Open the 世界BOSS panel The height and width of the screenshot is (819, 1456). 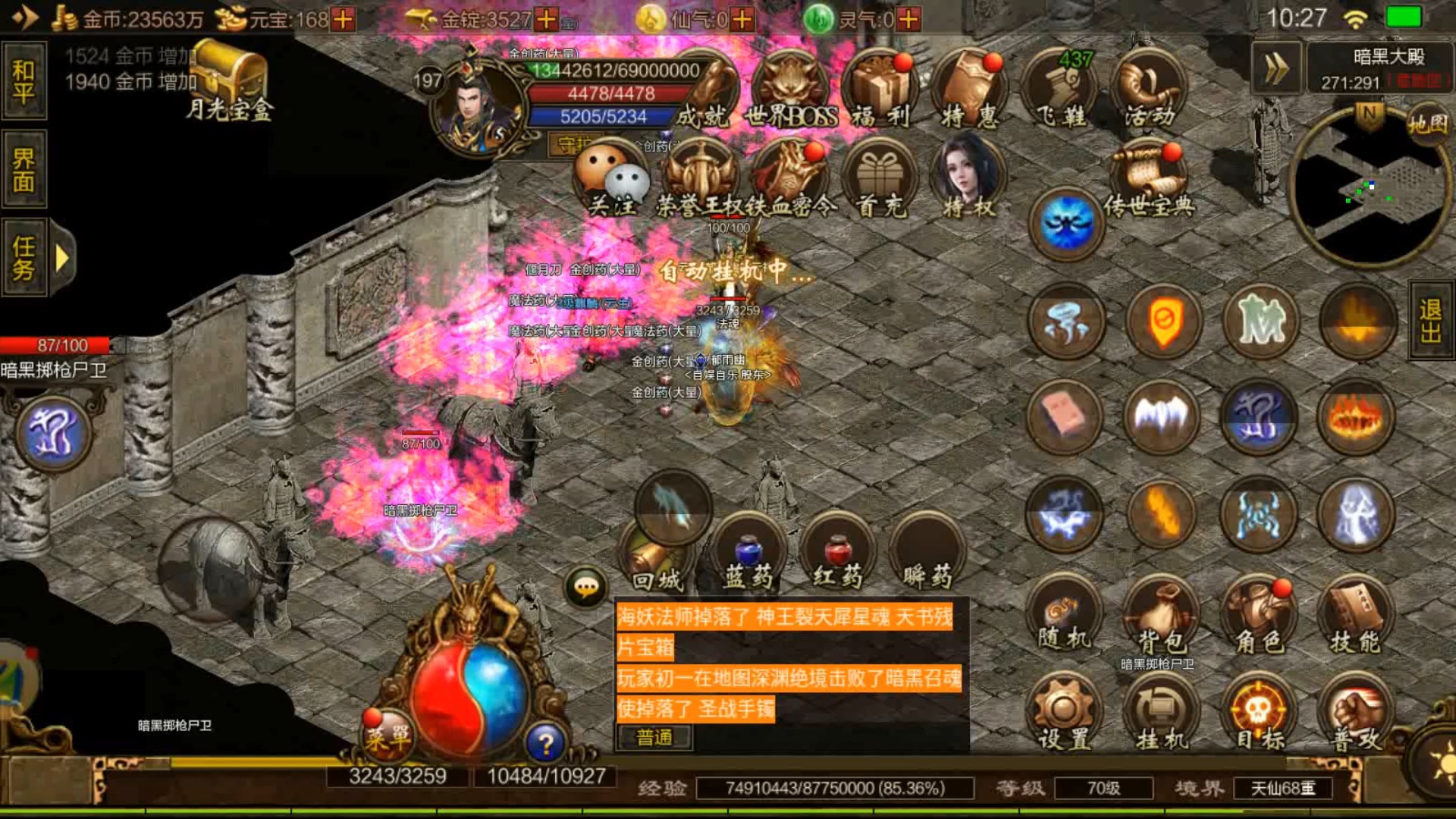(791, 91)
